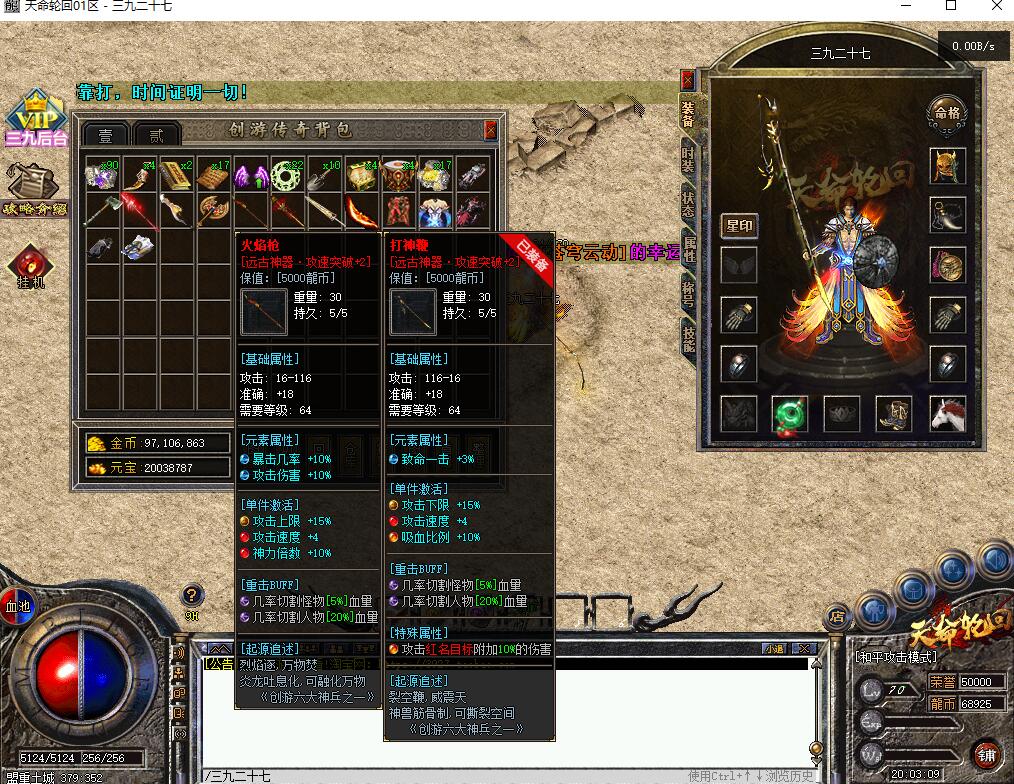Screen dimensions: 1014x784
Task: Select the flaming red blade weapon
Action: [x=361, y=211]
